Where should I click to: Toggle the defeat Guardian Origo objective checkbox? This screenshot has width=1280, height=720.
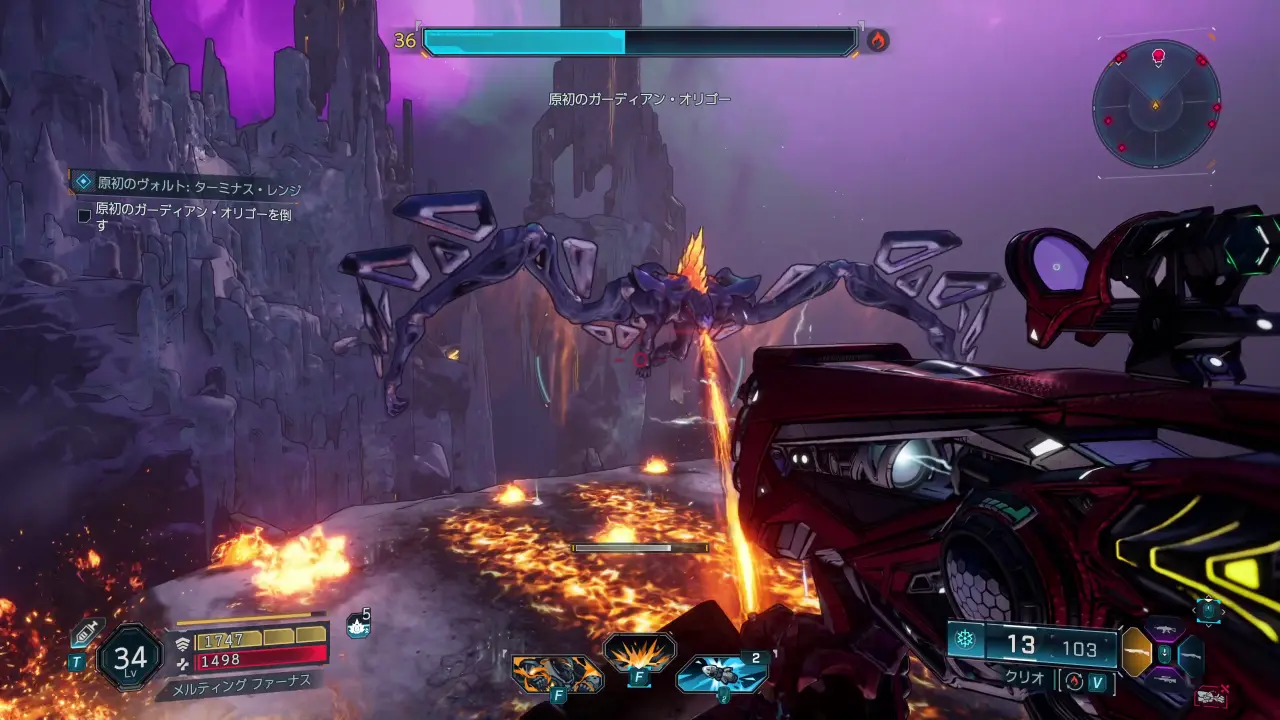(x=85, y=215)
